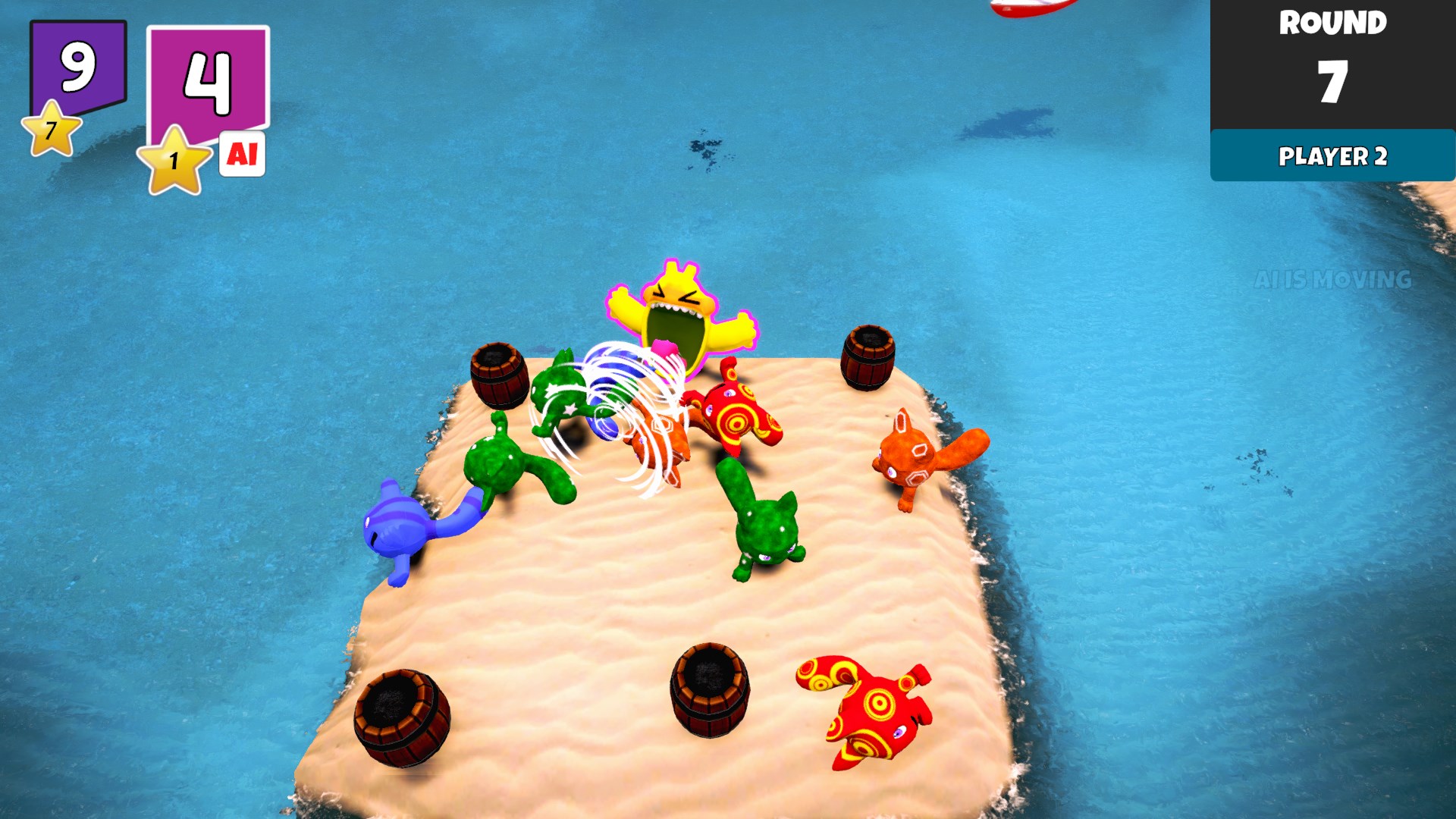The width and height of the screenshot is (1456, 819).
Task: Click the green cat in the center
Action: 766,531
